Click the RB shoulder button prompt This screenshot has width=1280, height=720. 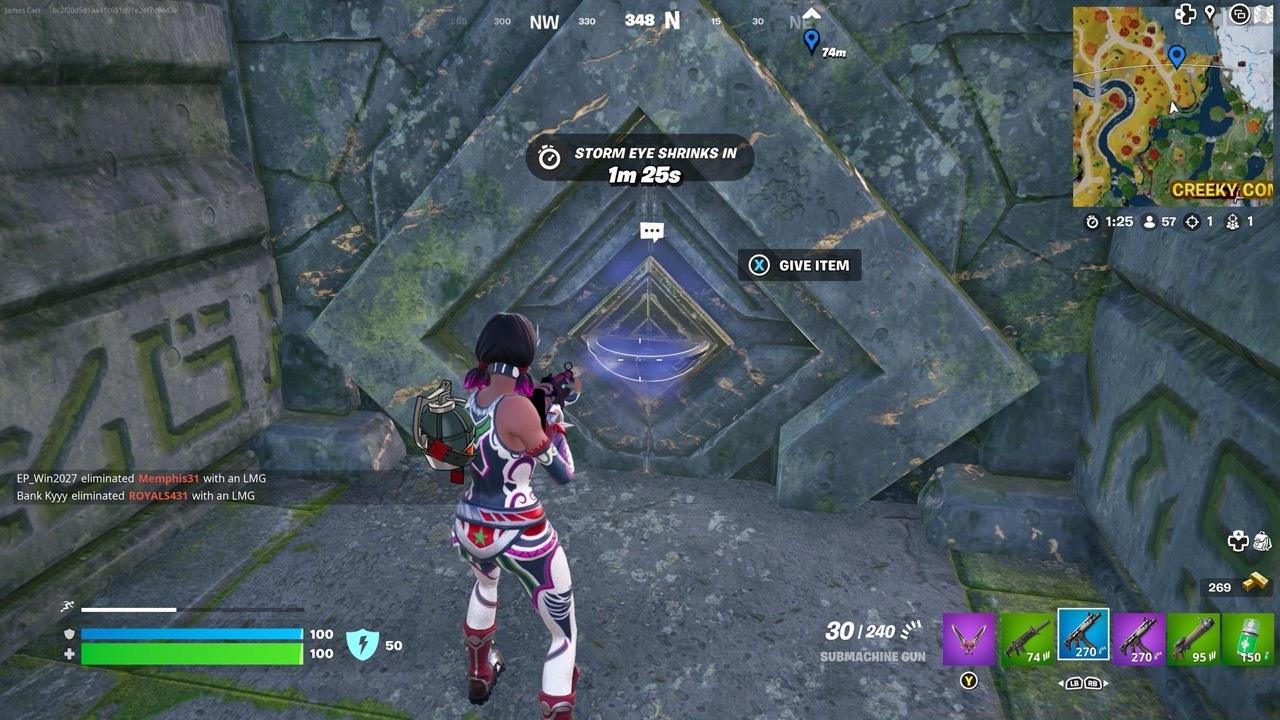(1092, 683)
